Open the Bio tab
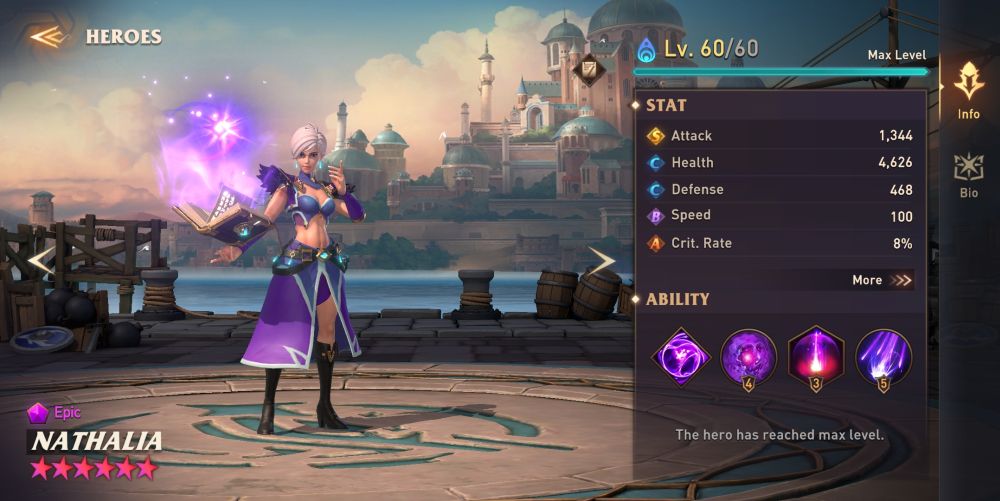Viewport: 1000px width, 501px height. [968, 175]
